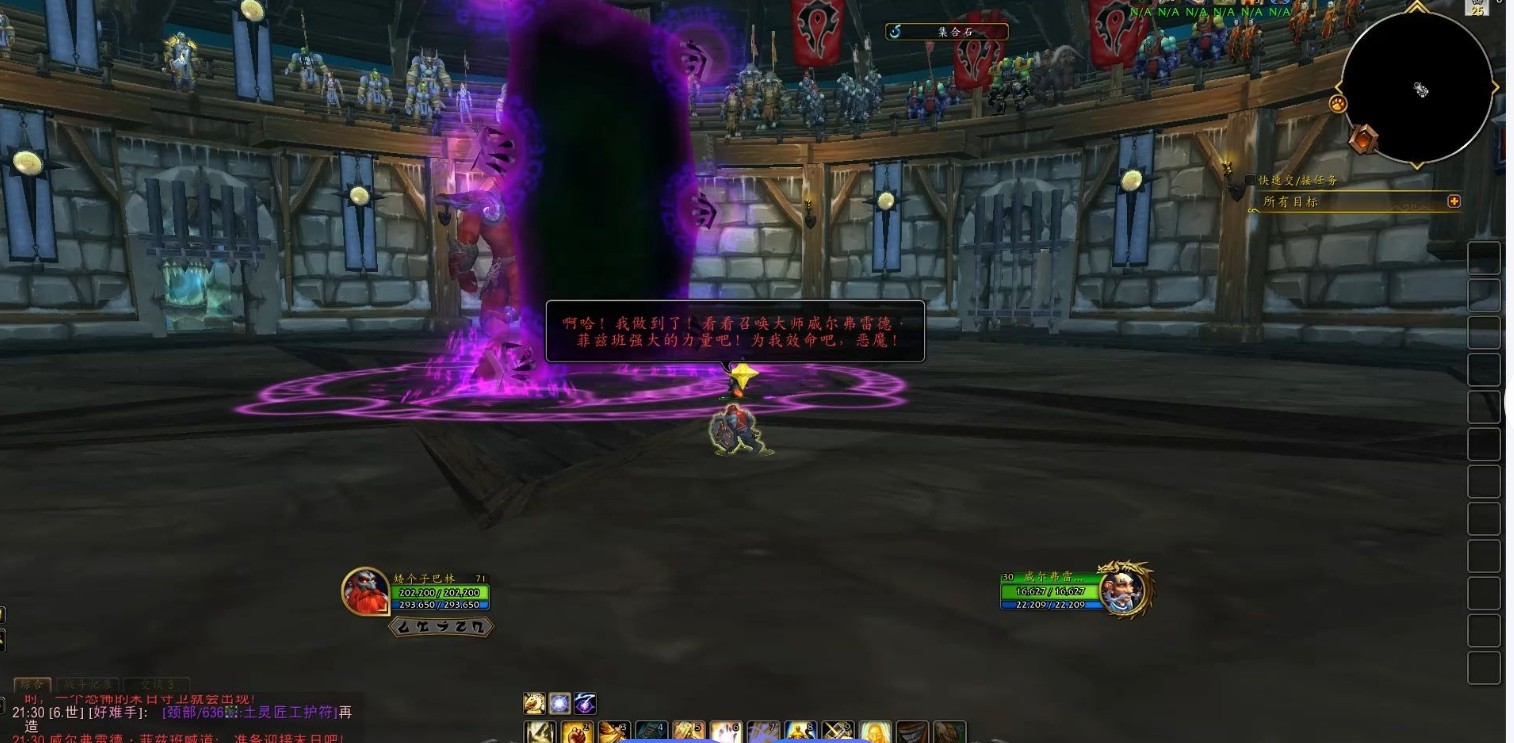Click the circular minimap
1514x743 pixels.
tap(1417, 87)
